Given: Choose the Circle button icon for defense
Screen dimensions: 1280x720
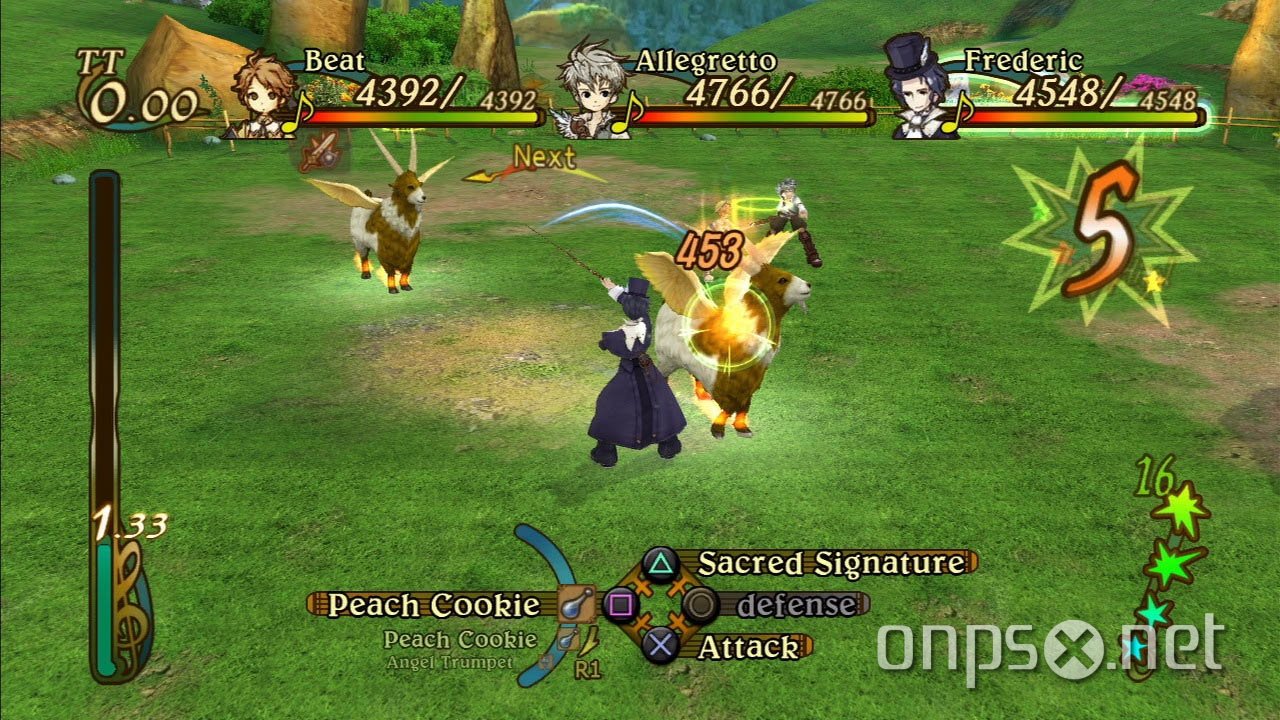Looking at the screenshot, I should click(x=700, y=604).
